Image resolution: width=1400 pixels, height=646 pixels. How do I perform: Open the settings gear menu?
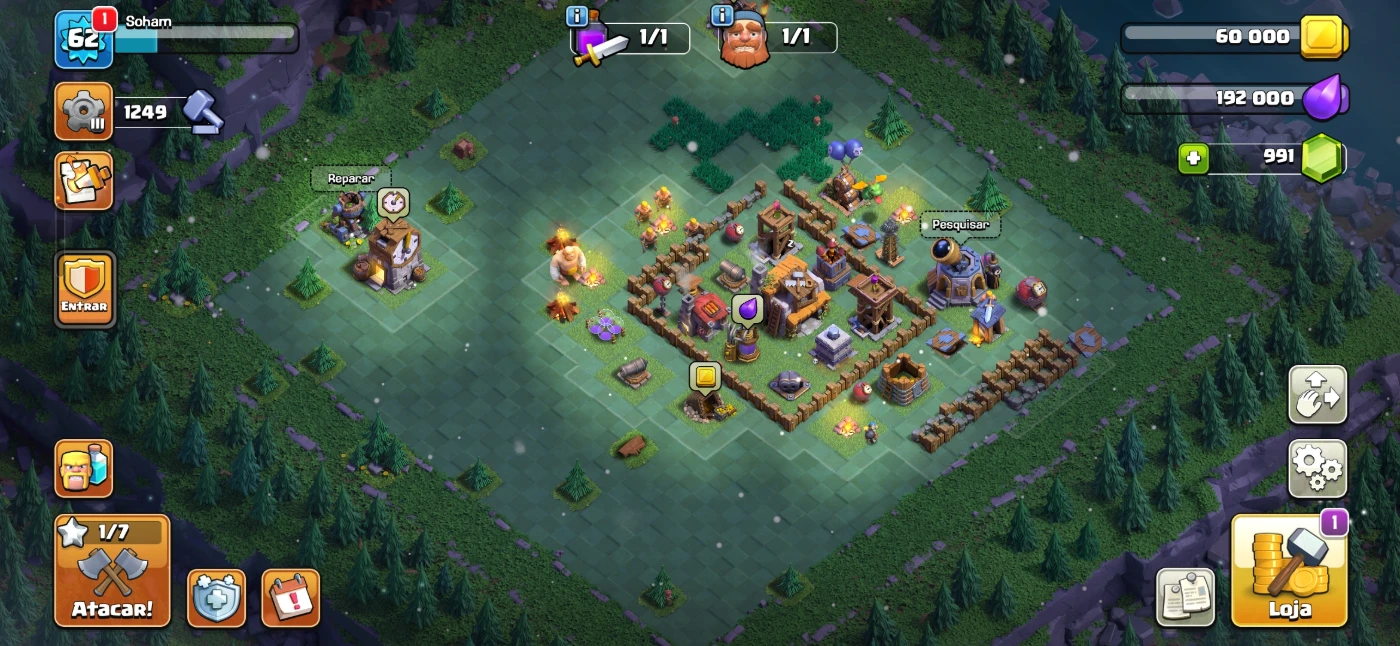point(1317,468)
